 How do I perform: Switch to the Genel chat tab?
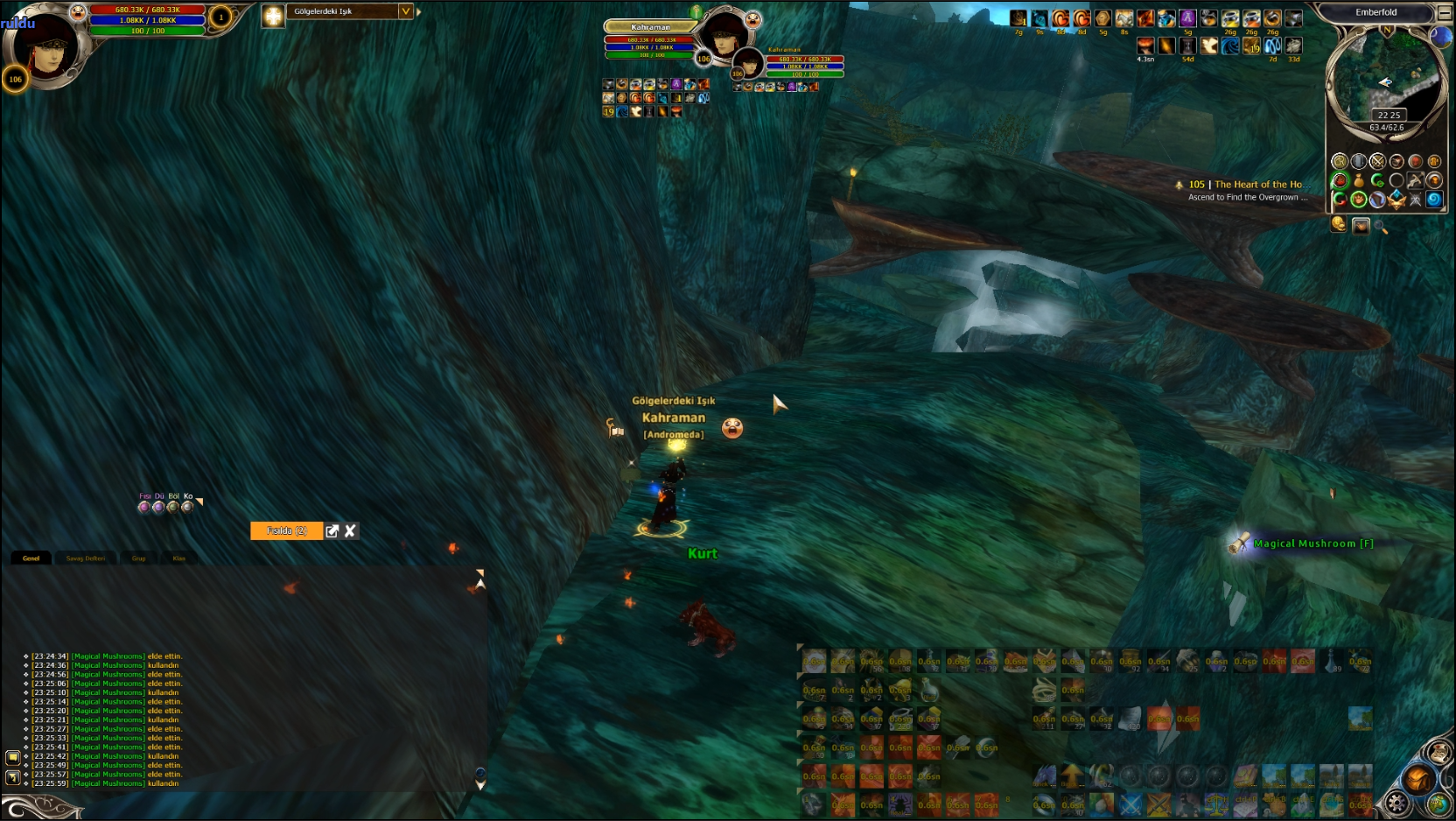[31, 558]
